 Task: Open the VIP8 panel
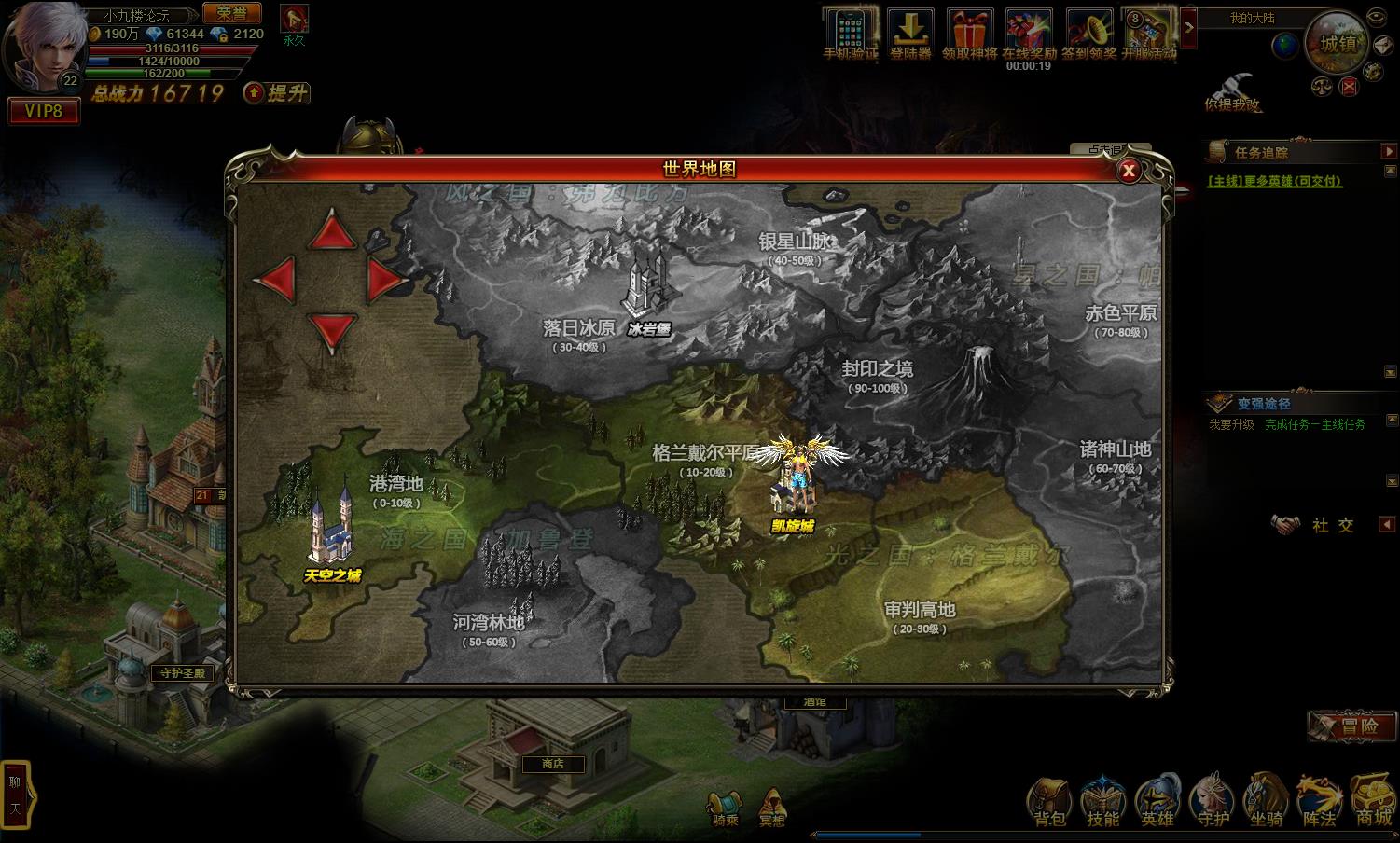(43, 112)
